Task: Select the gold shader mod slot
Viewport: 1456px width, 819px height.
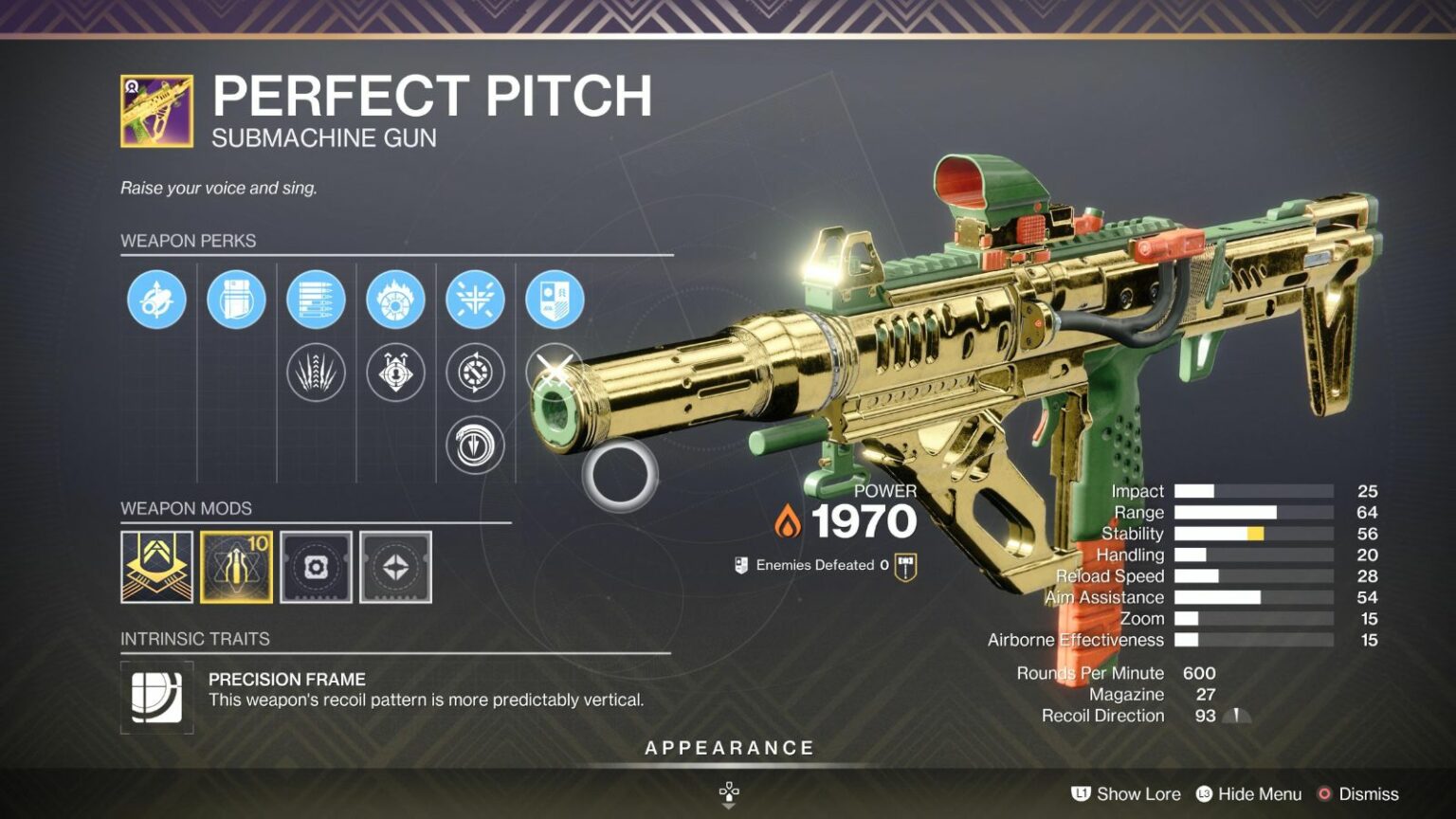Action: click(159, 567)
